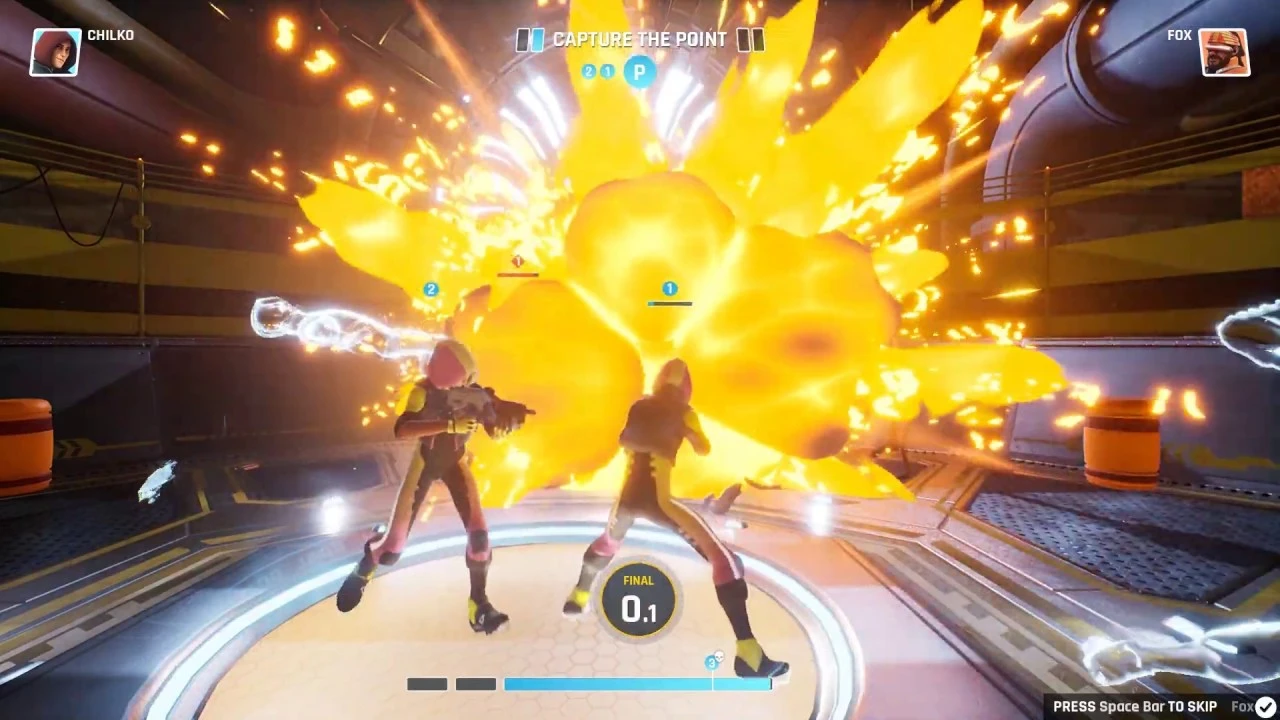Click the 0.1 countdown display
Image resolution: width=1280 pixels, height=720 pixels.
[638, 604]
